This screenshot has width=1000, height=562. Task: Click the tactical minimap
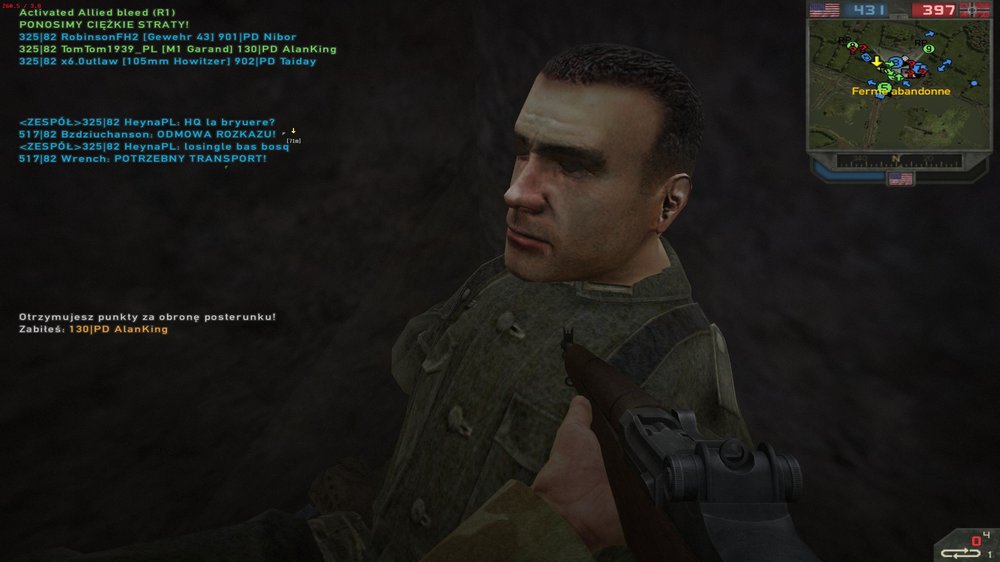(900, 88)
